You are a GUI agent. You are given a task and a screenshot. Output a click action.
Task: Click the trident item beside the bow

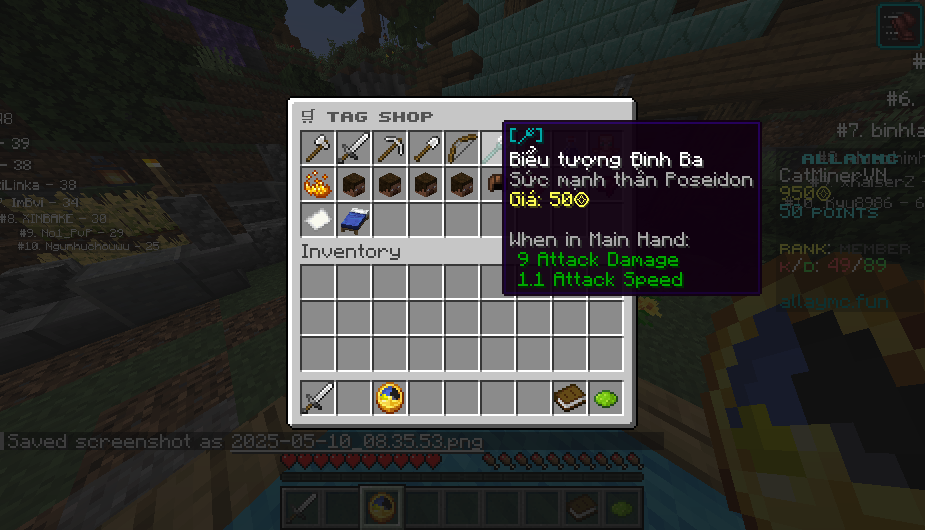click(x=493, y=149)
